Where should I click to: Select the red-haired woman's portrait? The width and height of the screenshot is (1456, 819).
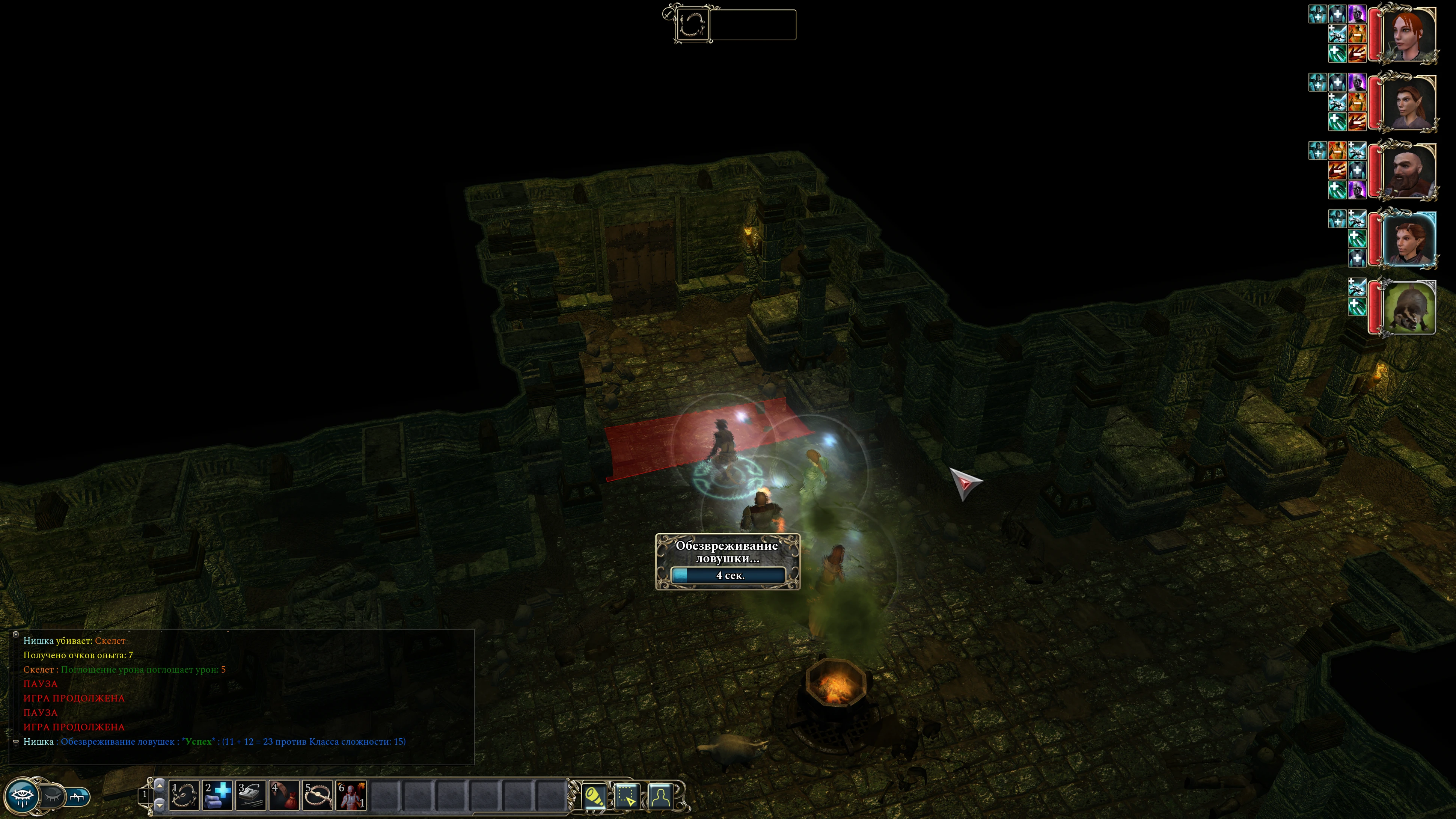coord(1408,35)
